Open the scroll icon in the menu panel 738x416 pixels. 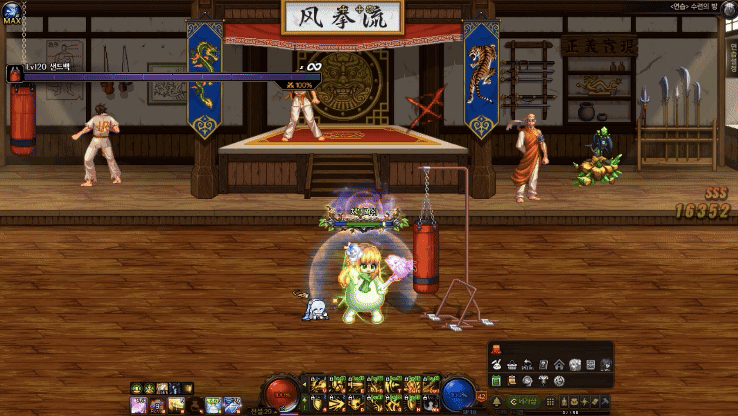pos(511,381)
